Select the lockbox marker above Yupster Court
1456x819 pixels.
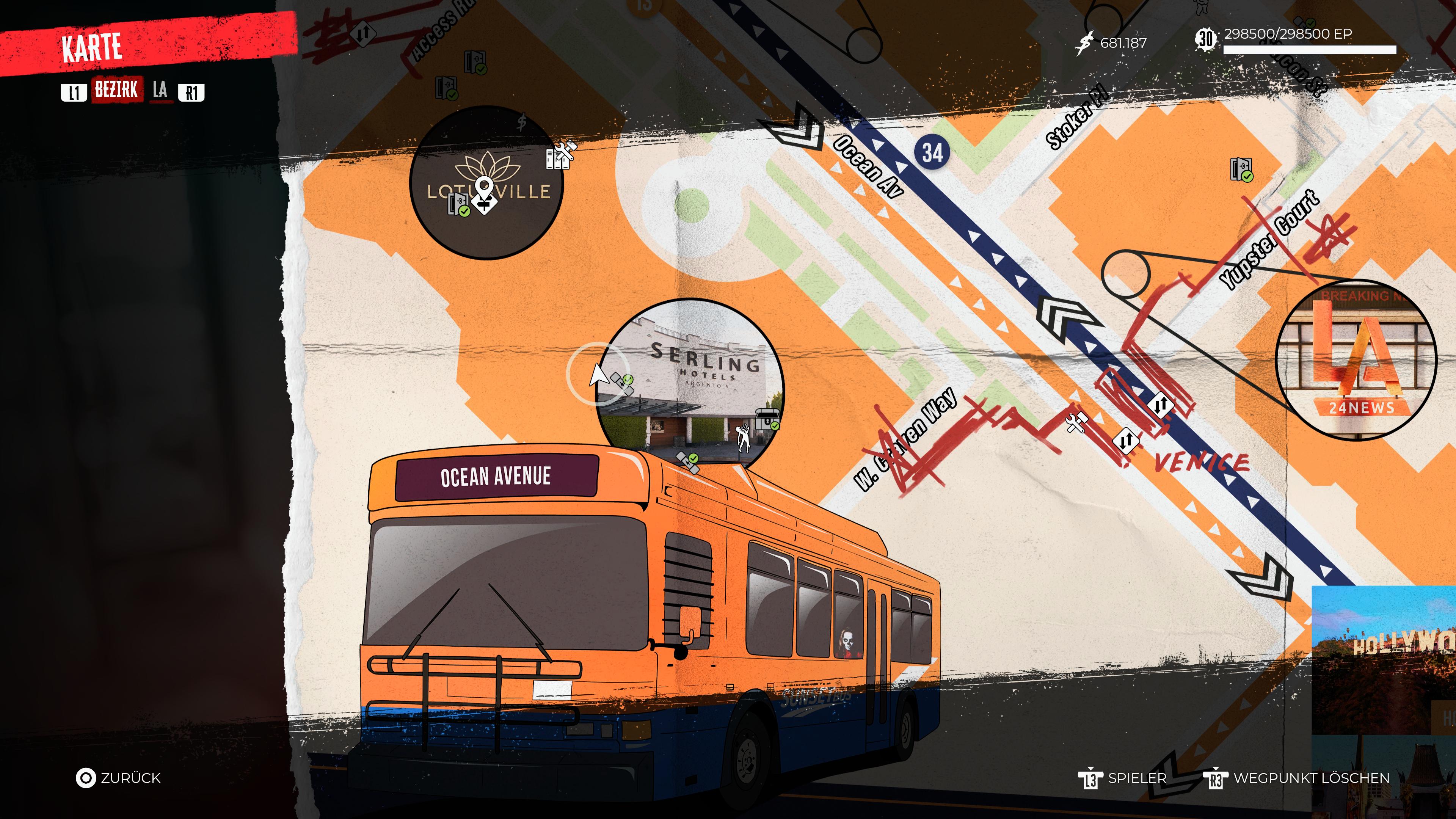point(1241,169)
